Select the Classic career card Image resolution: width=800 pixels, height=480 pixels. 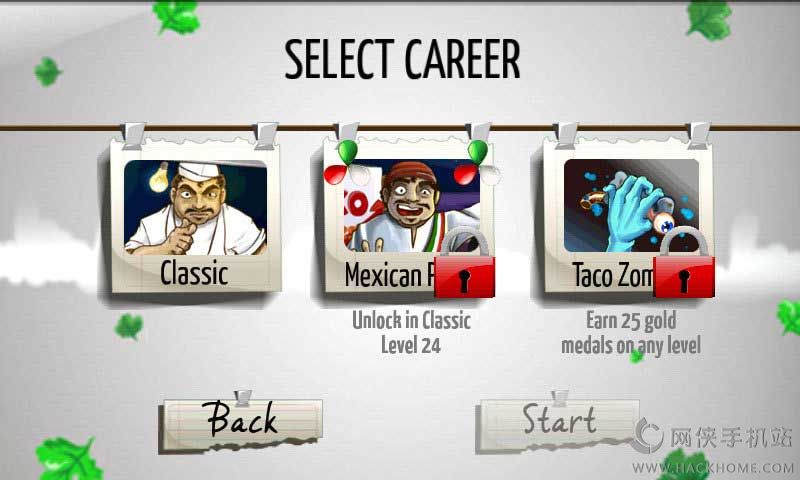click(x=195, y=221)
